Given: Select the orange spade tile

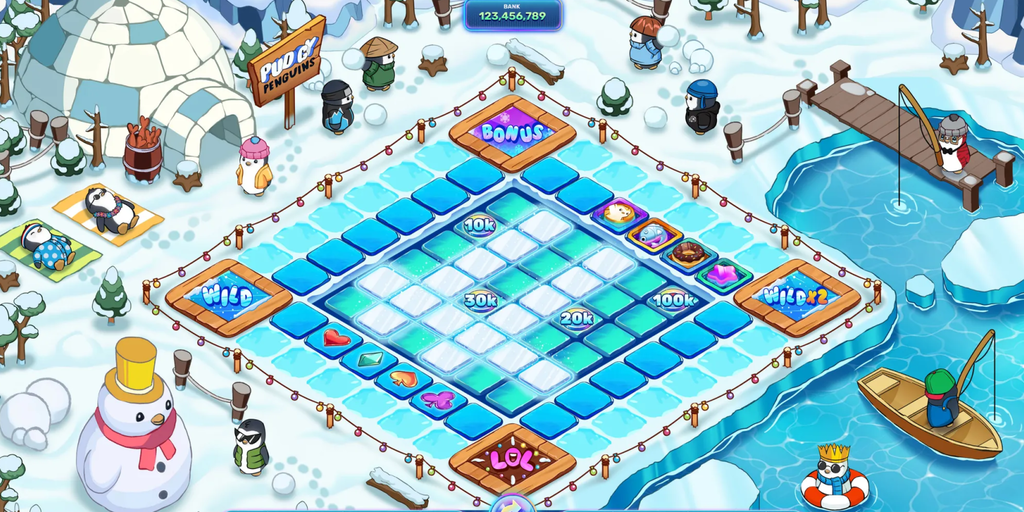Looking at the screenshot, I should pos(402,379).
